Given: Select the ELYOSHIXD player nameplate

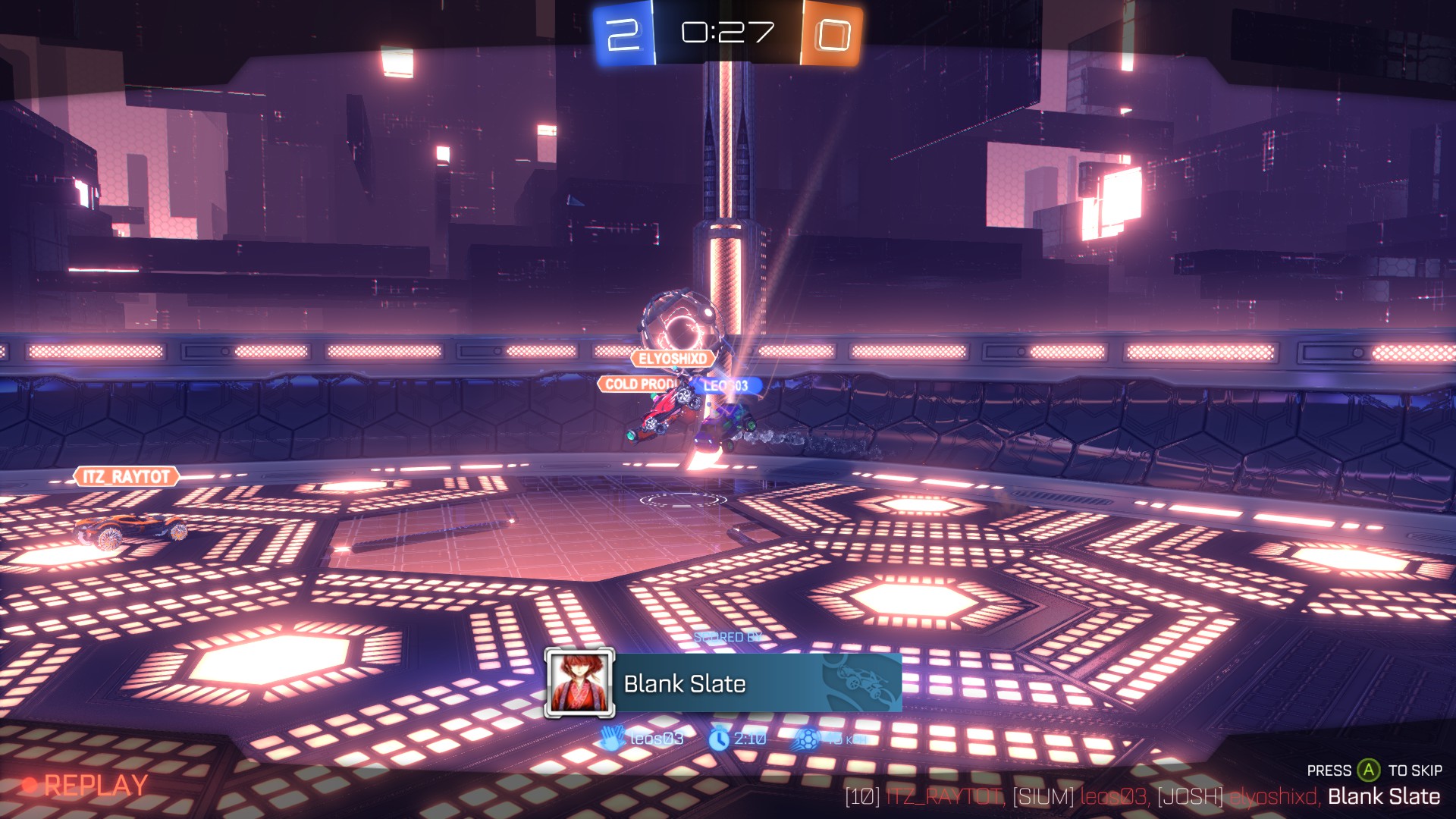Looking at the screenshot, I should click(673, 359).
